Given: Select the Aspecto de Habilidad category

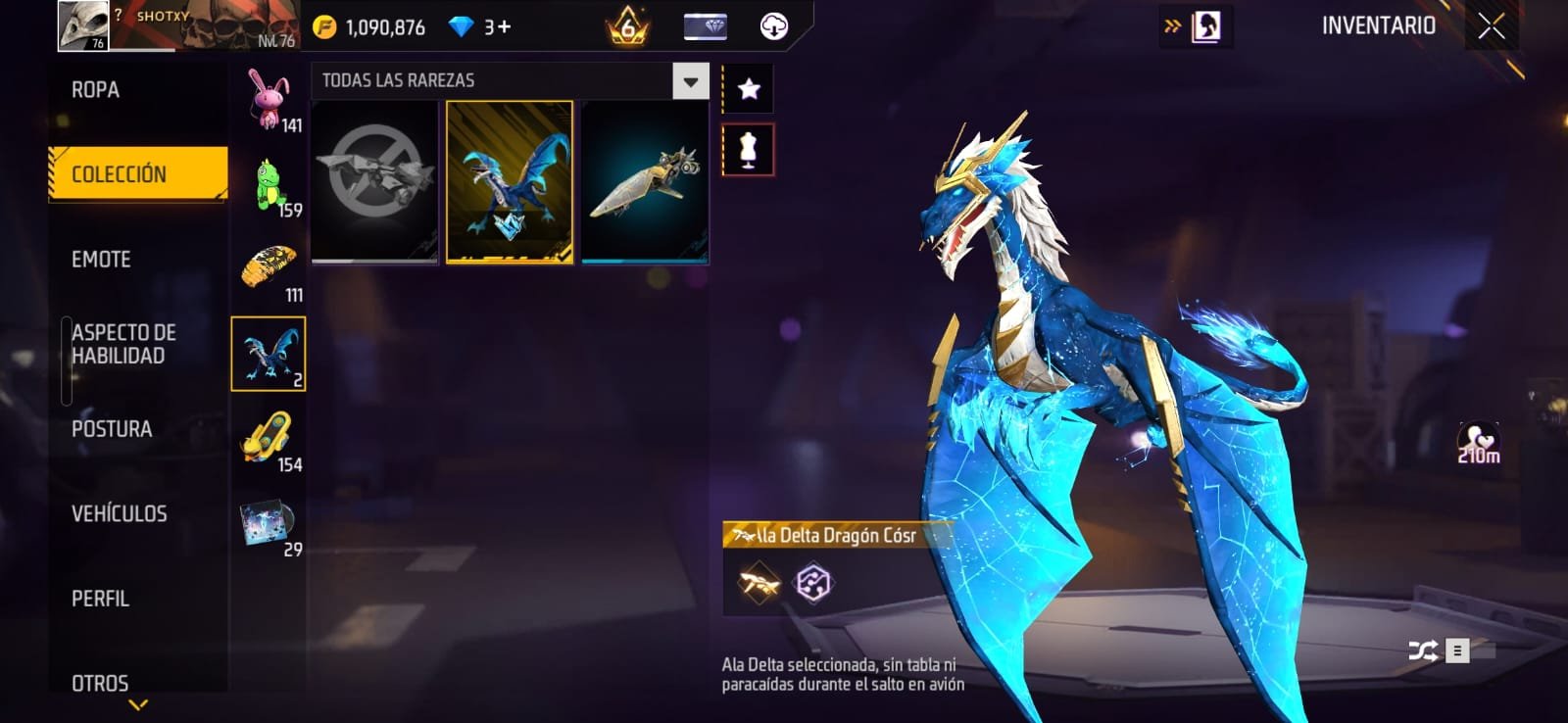Looking at the screenshot, I should tap(123, 344).
